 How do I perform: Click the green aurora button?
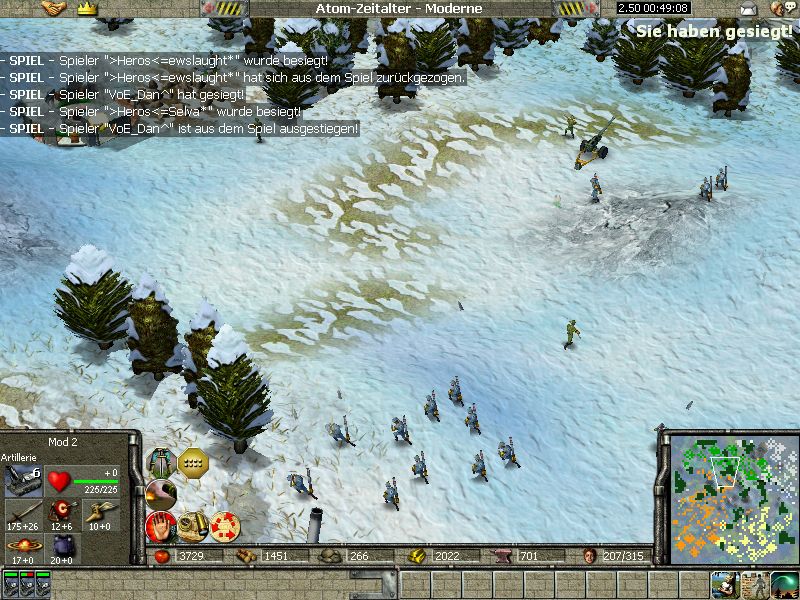(784, 584)
